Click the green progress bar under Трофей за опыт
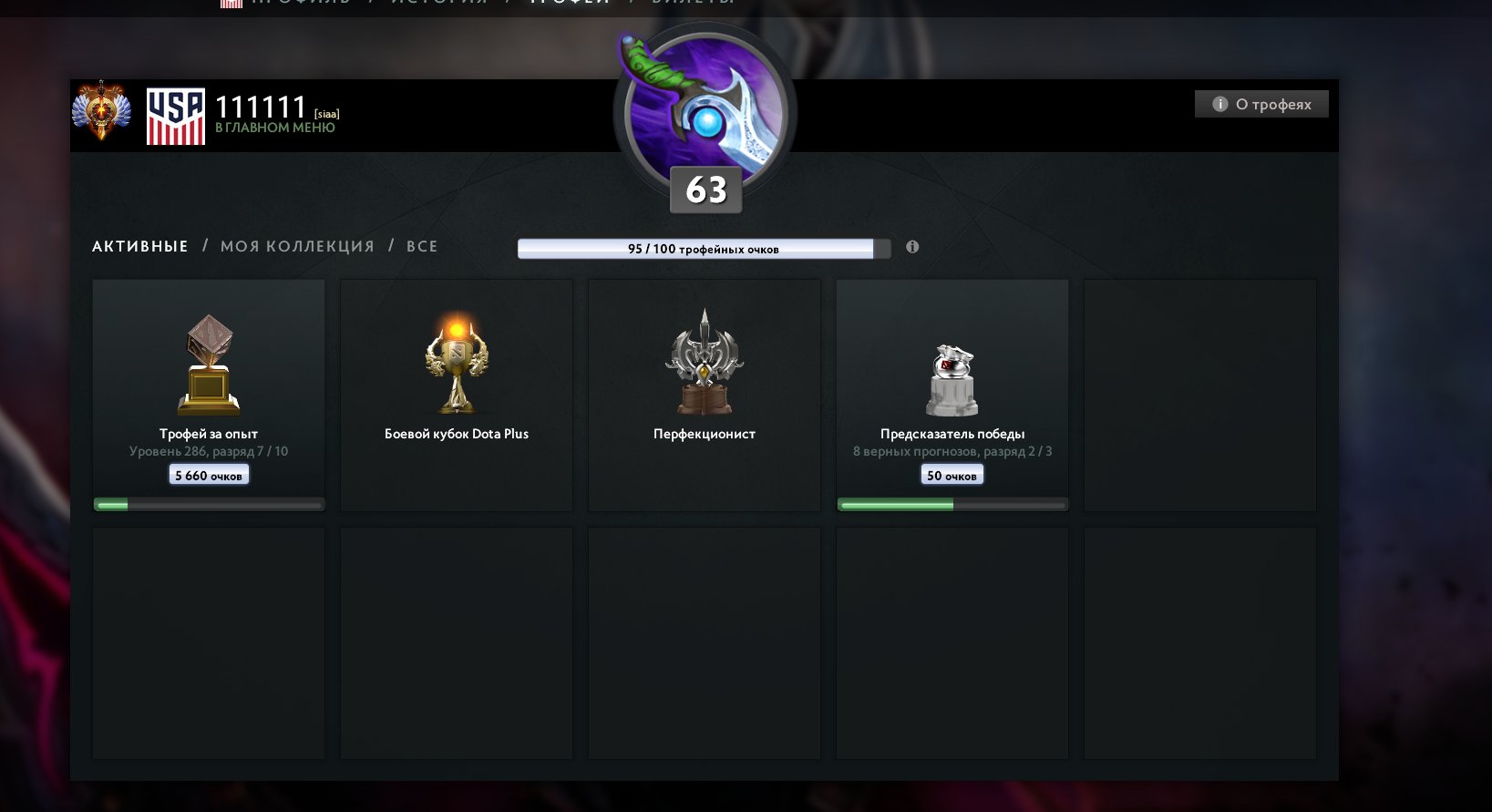This screenshot has height=812, width=1492. click(208, 503)
